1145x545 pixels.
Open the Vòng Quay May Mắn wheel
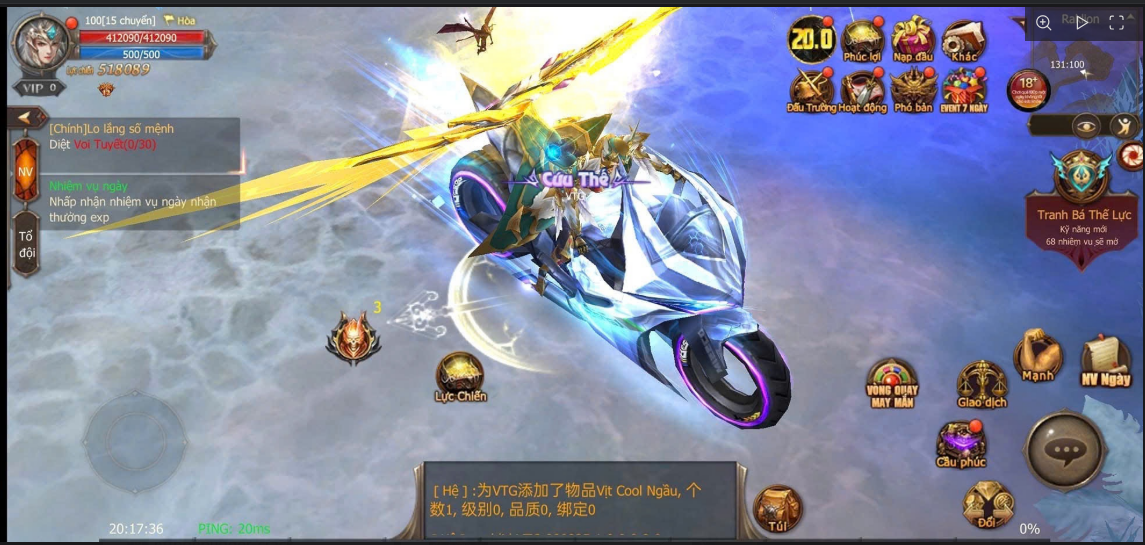click(x=892, y=382)
